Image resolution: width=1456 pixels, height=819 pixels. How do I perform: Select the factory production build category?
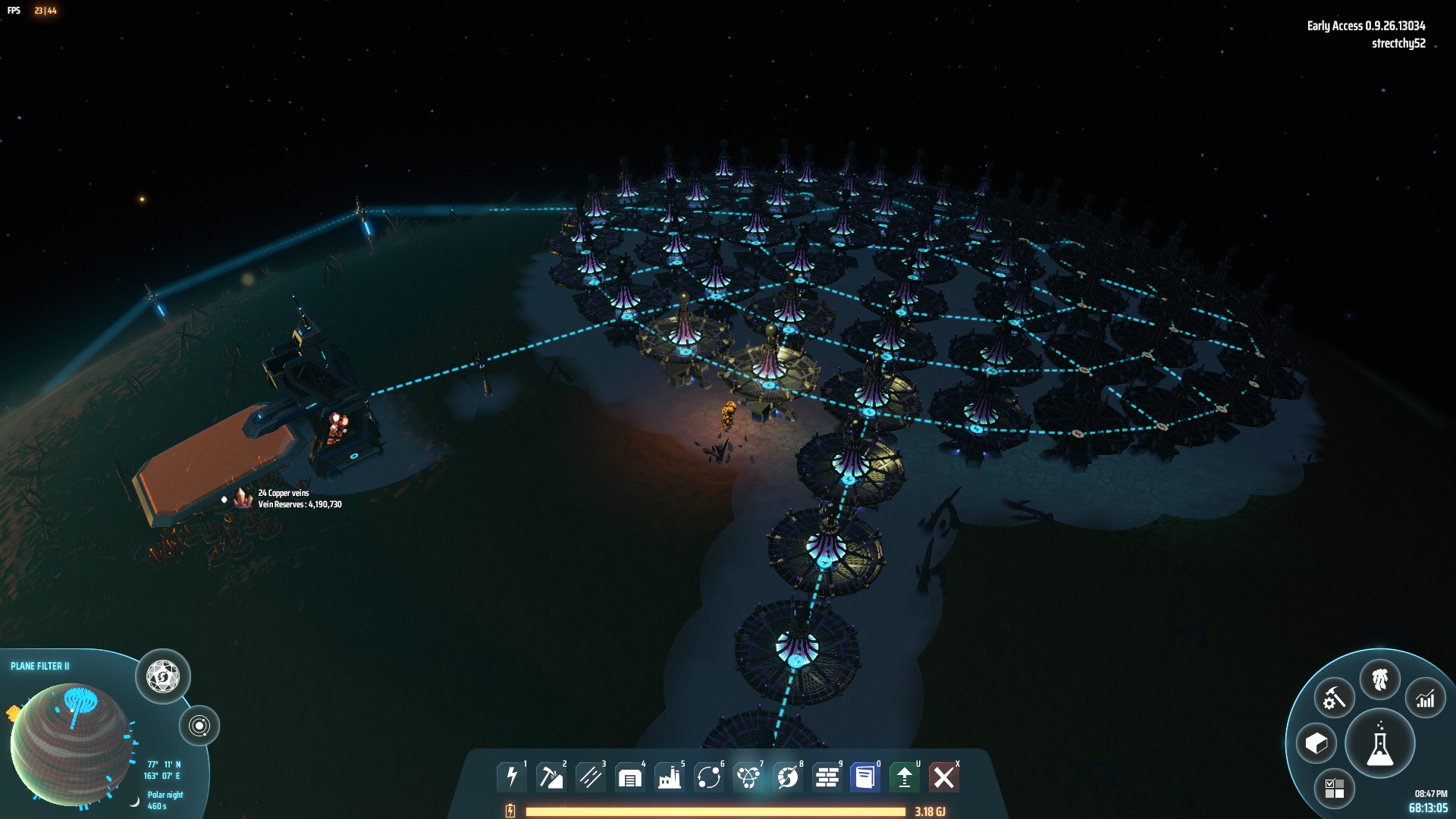tap(669, 777)
